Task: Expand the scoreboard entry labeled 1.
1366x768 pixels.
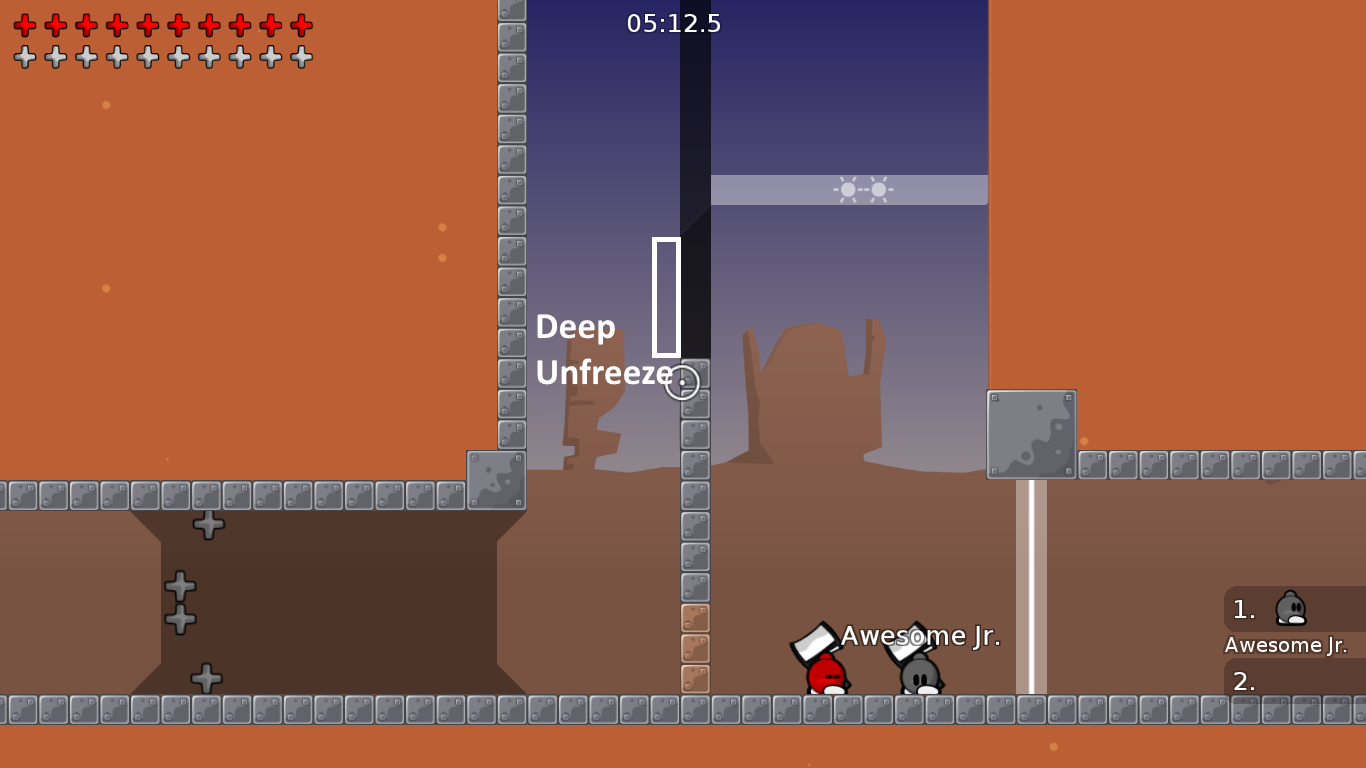Action: coord(1243,610)
